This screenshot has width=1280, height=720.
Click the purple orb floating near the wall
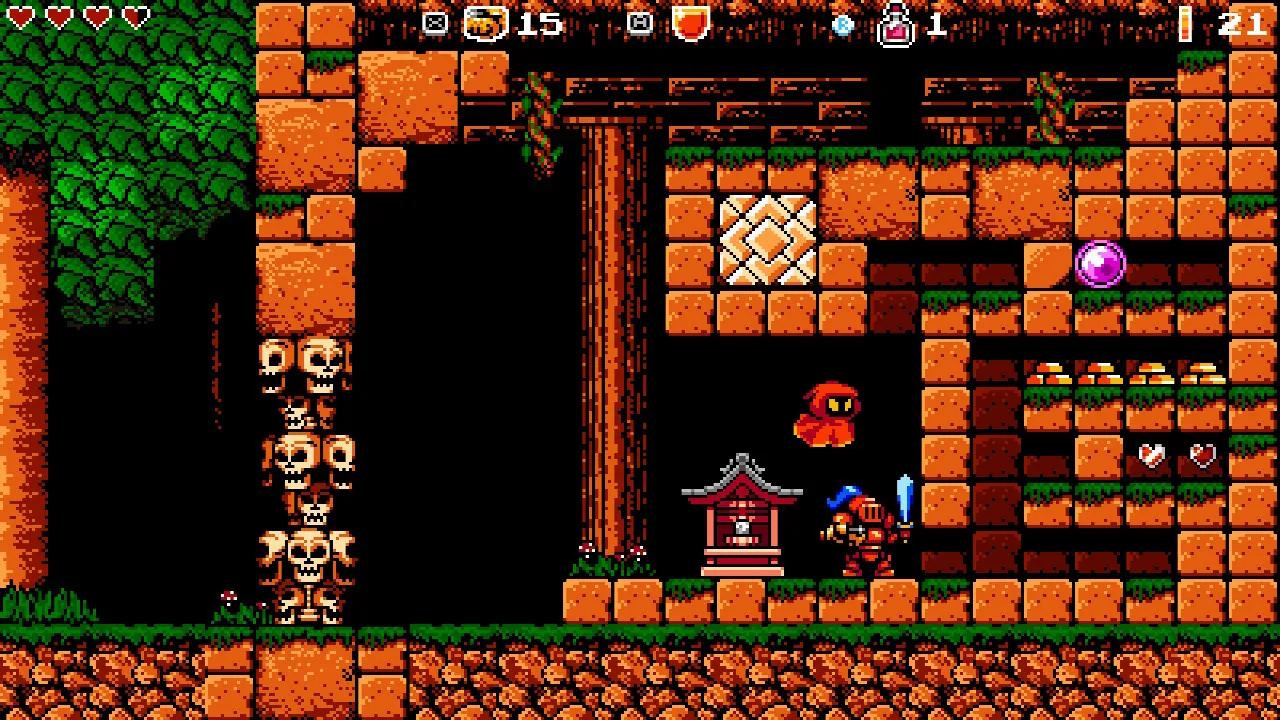click(1101, 263)
